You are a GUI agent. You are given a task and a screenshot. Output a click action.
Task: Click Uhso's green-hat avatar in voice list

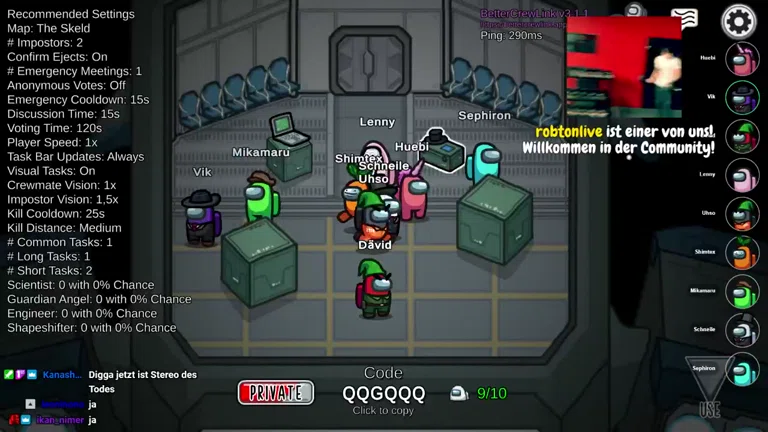click(x=742, y=214)
